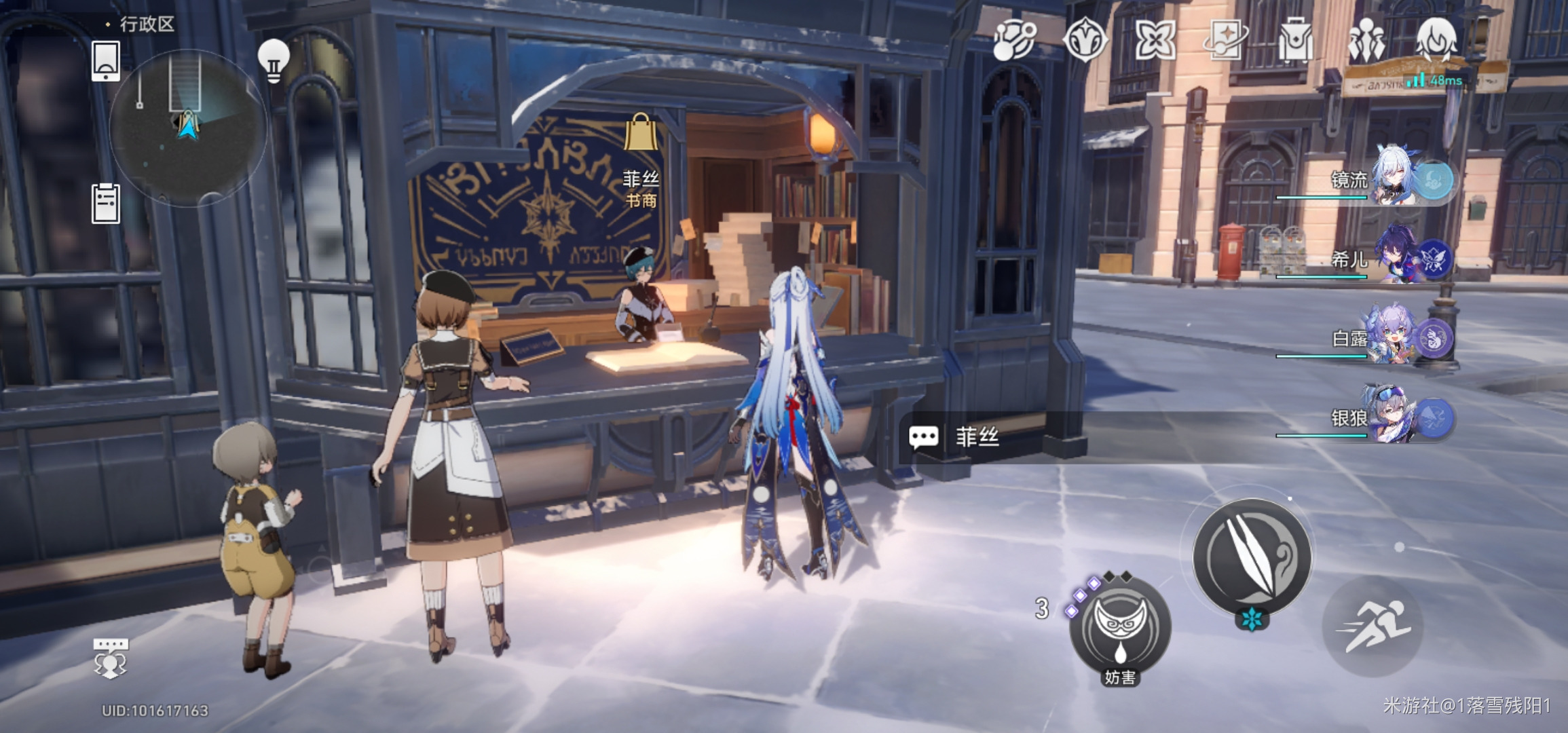
Task: Open the character roster icon
Action: pyautogui.click(x=1366, y=40)
